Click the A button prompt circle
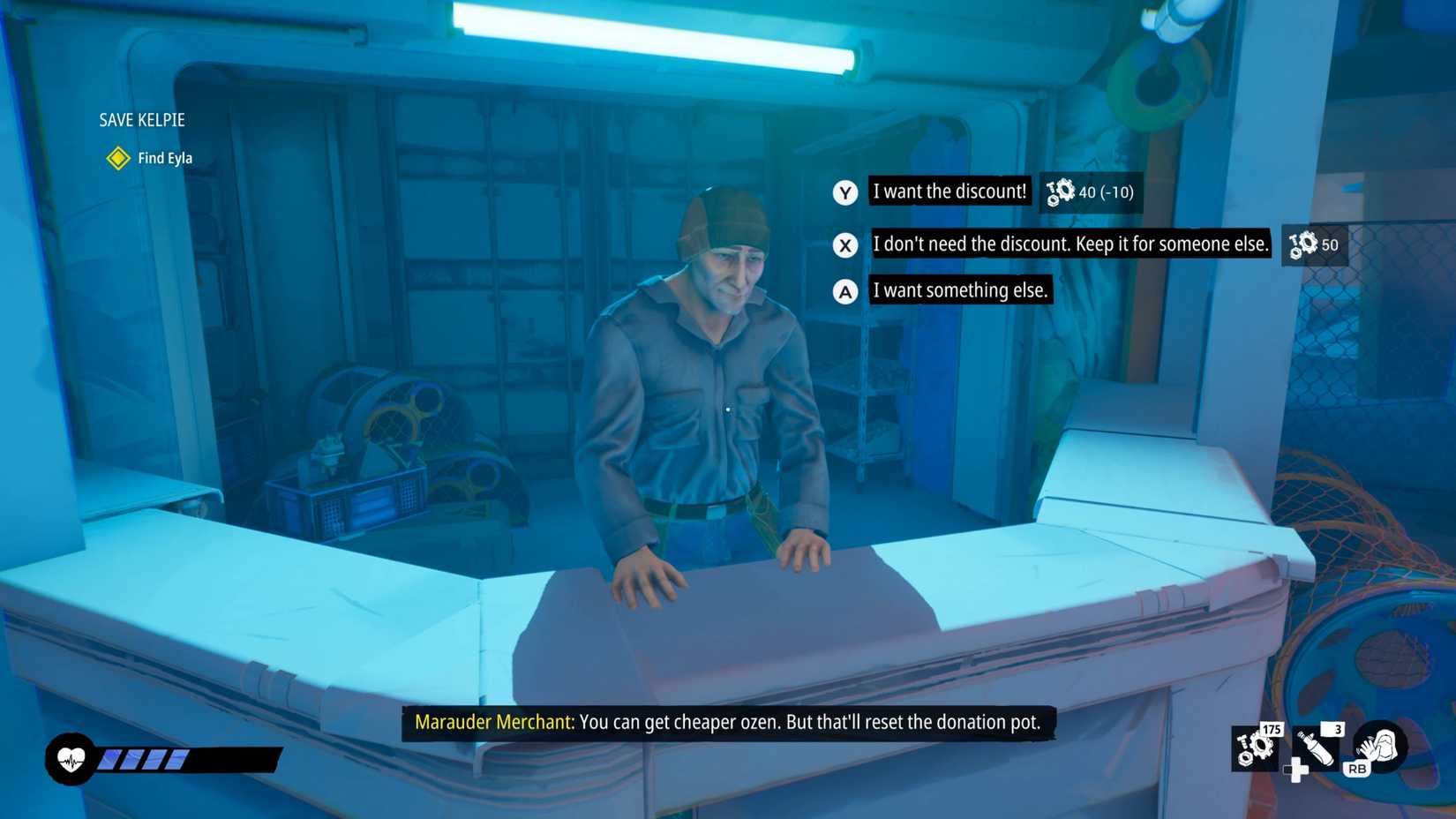 point(844,290)
